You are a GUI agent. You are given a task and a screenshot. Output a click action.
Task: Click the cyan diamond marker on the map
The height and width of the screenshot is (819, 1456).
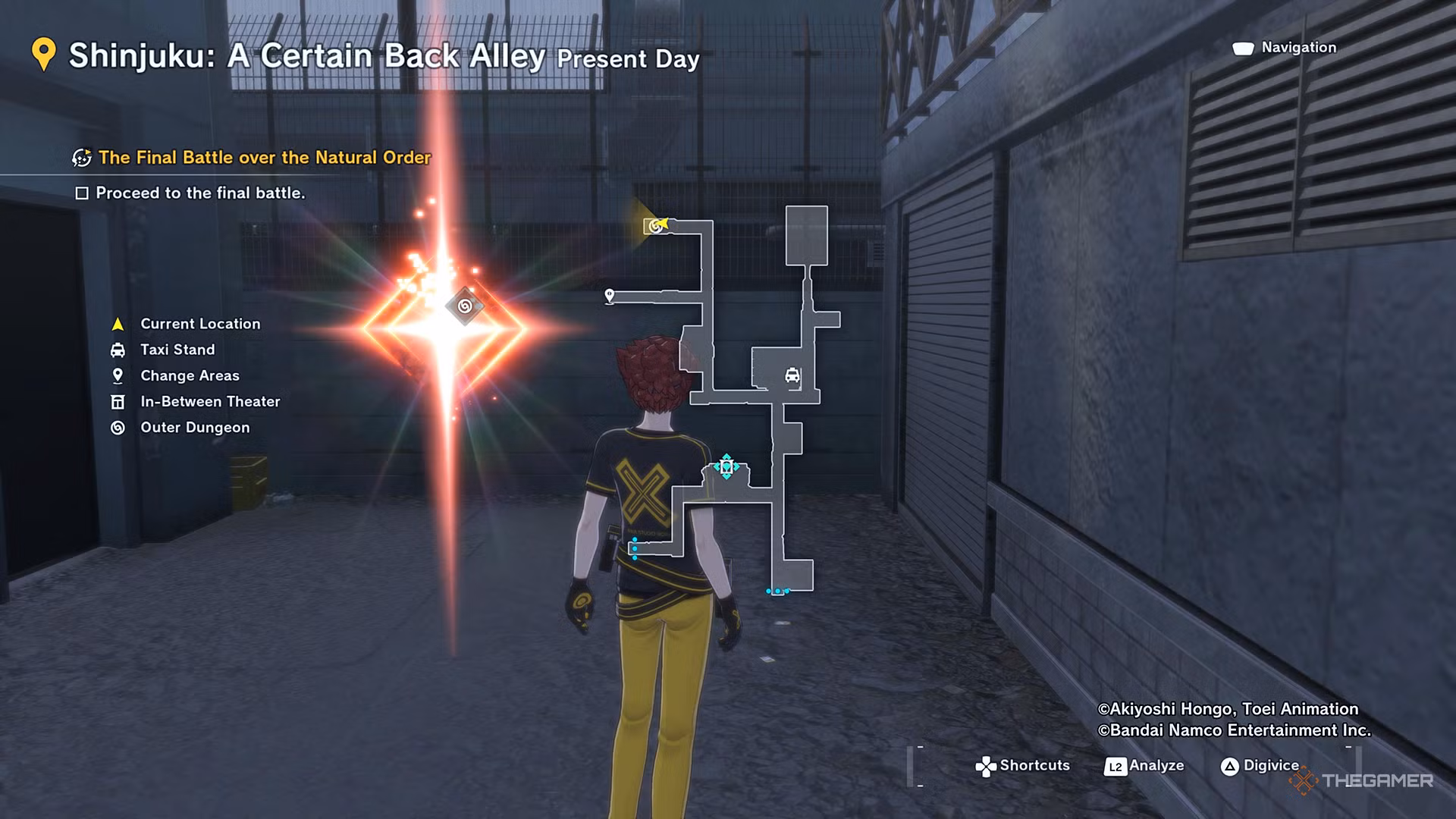tap(726, 466)
